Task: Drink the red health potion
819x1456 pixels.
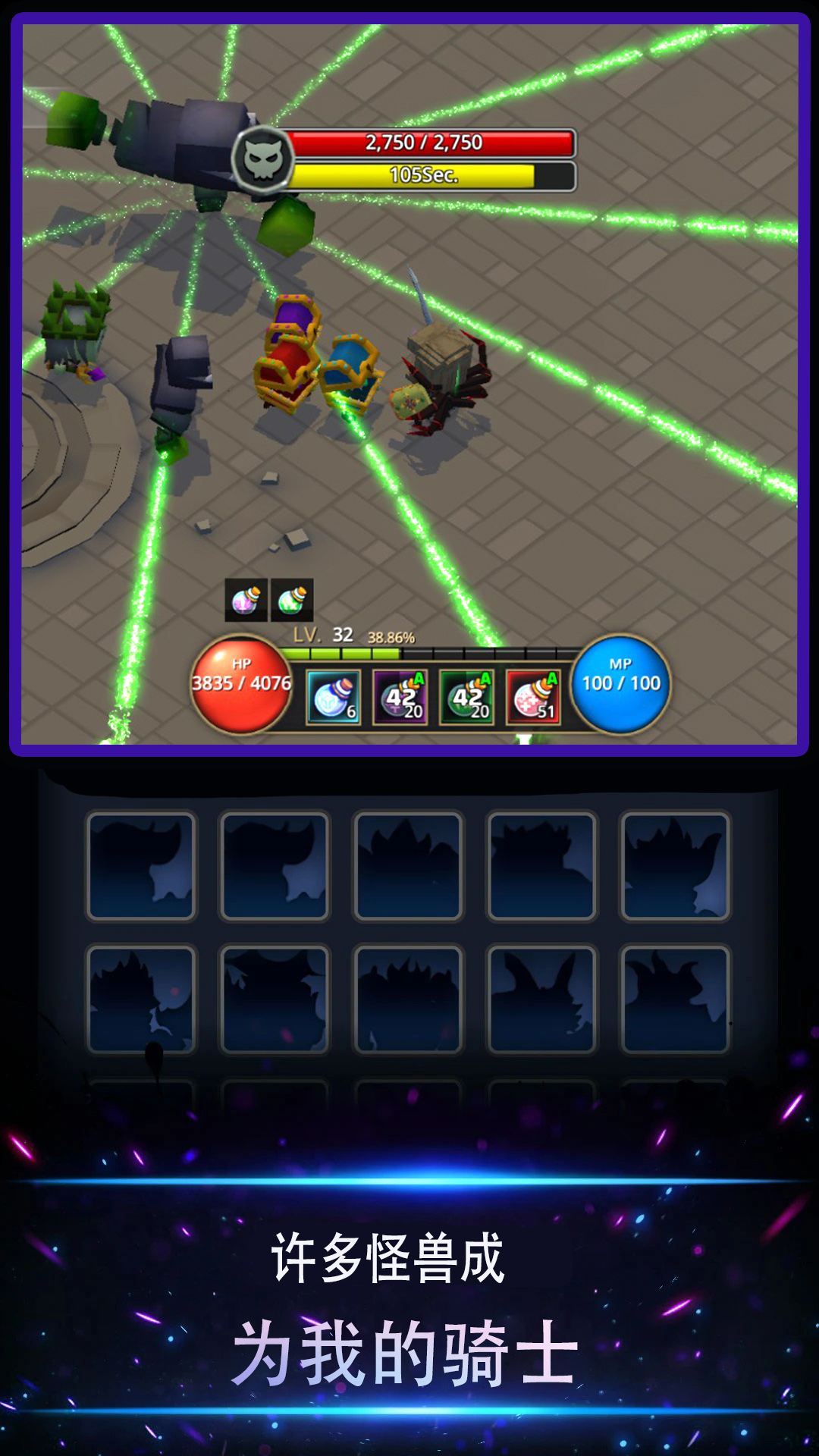Action: (x=533, y=697)
